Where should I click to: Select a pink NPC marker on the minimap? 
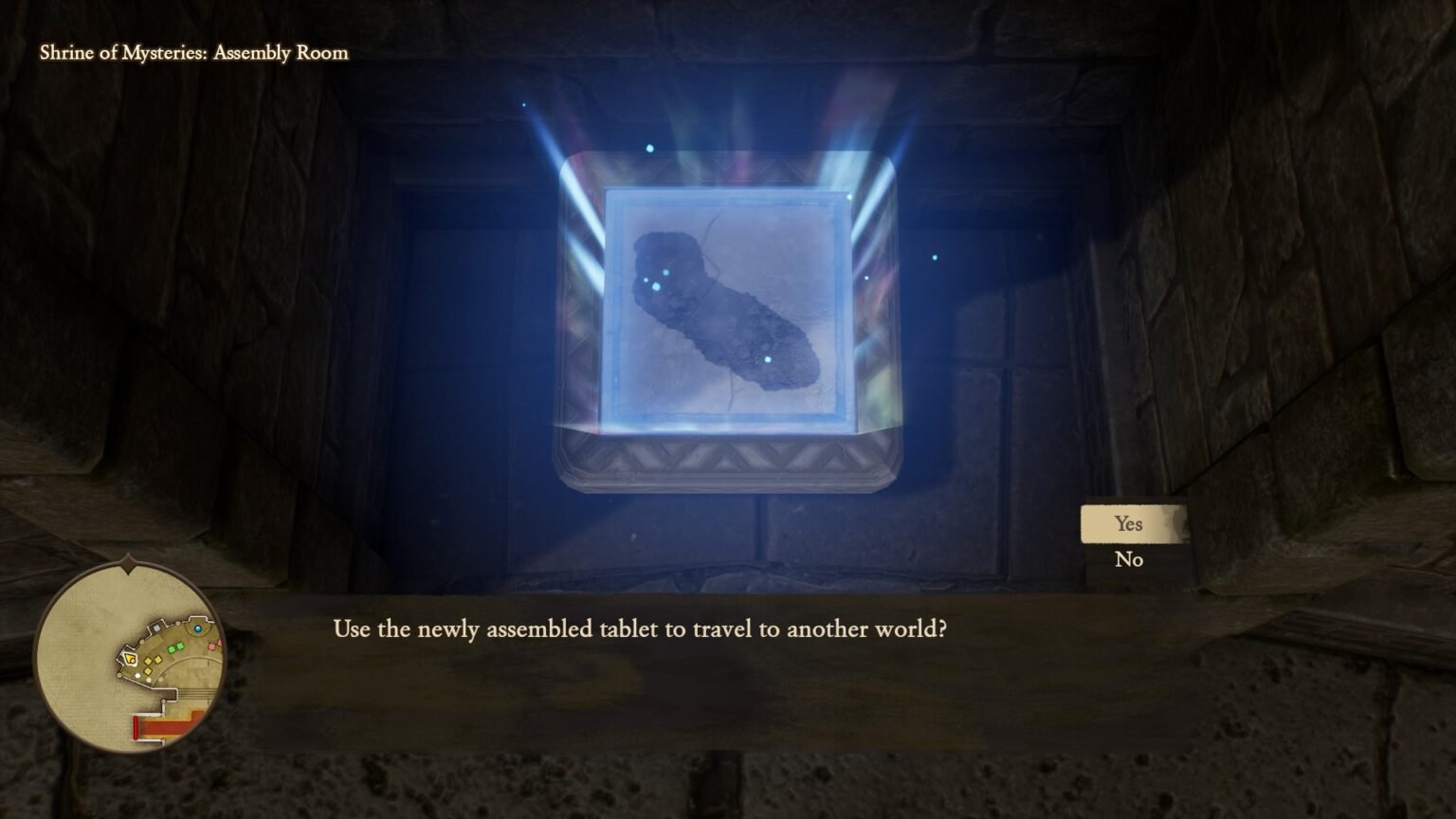pyautogui.click(x=212, y=646)
